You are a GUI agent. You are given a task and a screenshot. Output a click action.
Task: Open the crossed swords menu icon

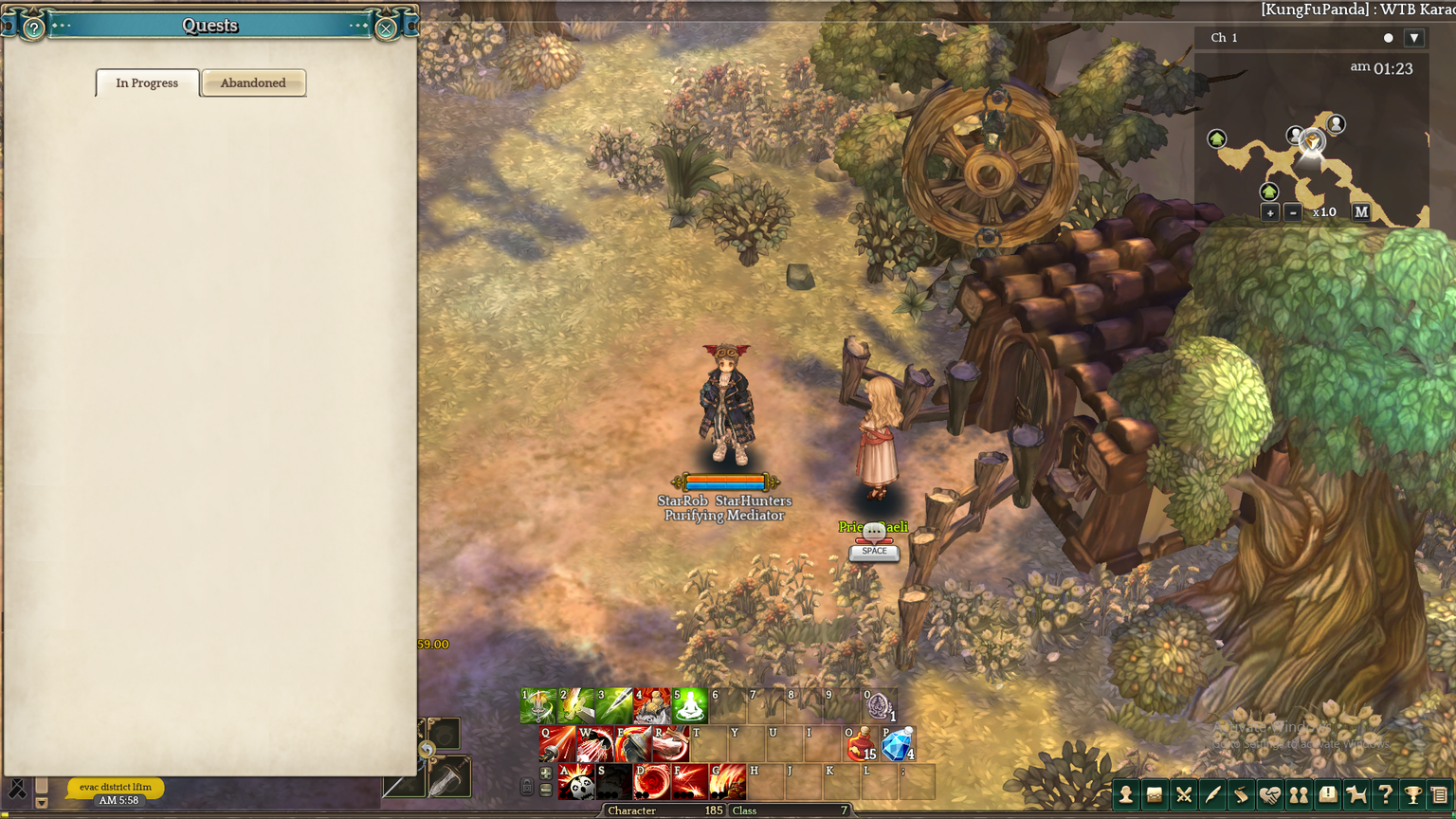[x=1184, y=794]
